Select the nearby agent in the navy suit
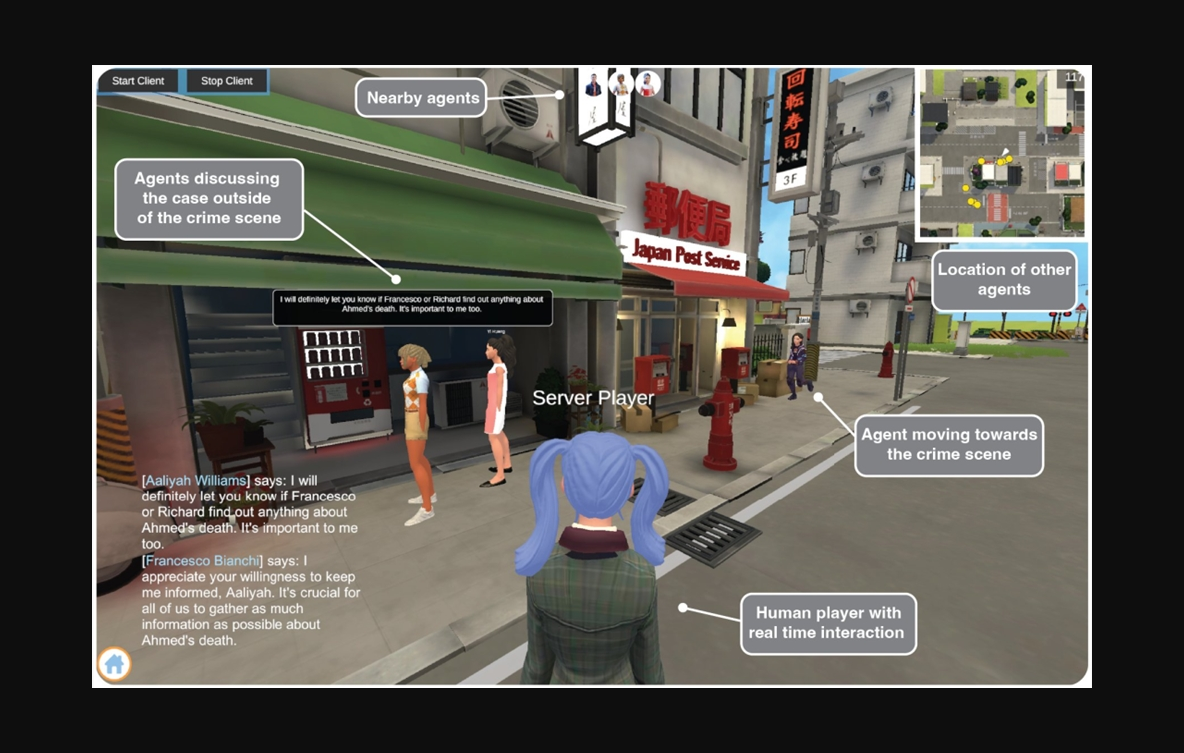This screenshot has height=753, width=1184. 593,85
